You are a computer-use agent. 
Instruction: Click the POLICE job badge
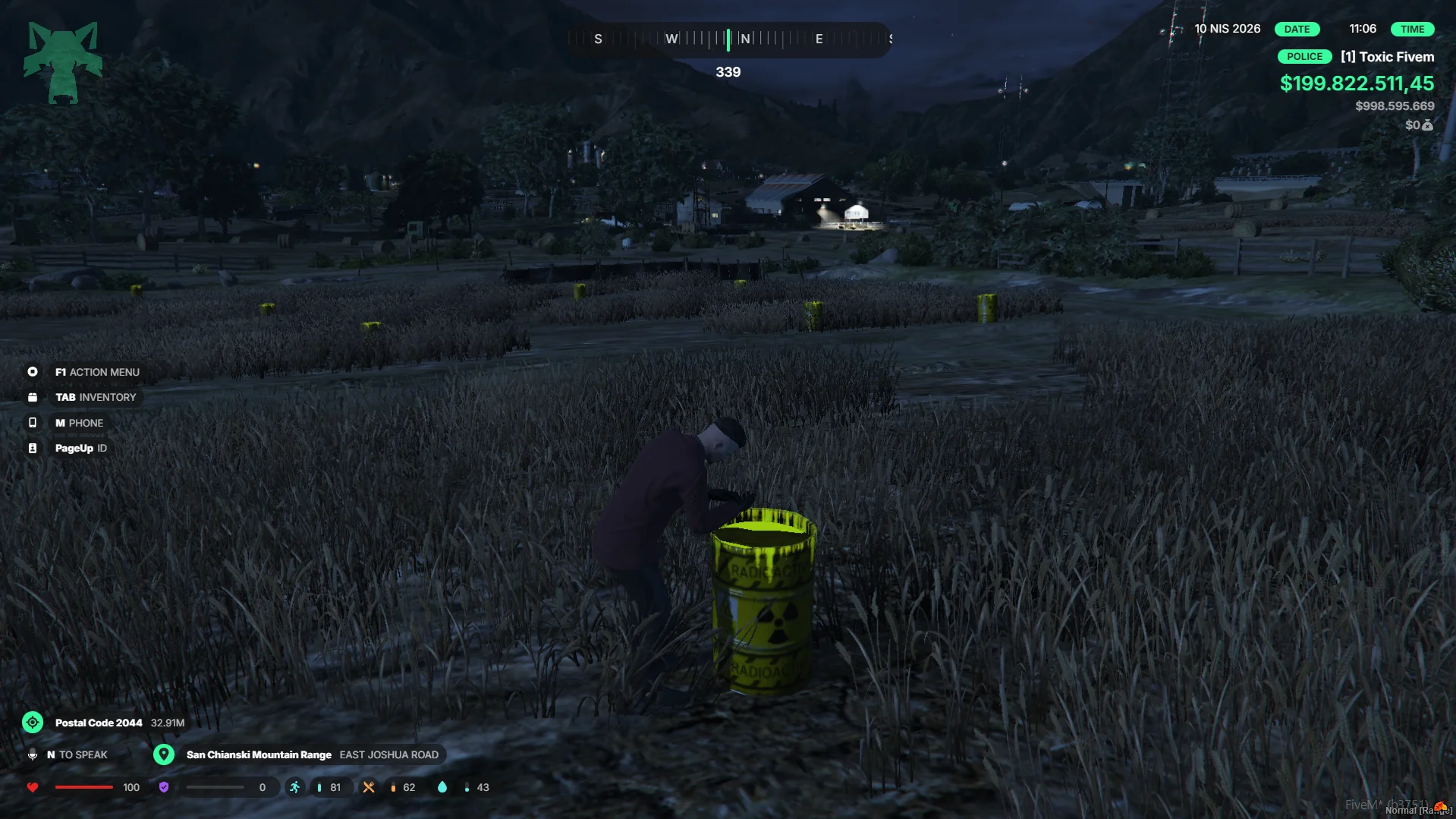pyautogui.click(x=1304, y=57)
